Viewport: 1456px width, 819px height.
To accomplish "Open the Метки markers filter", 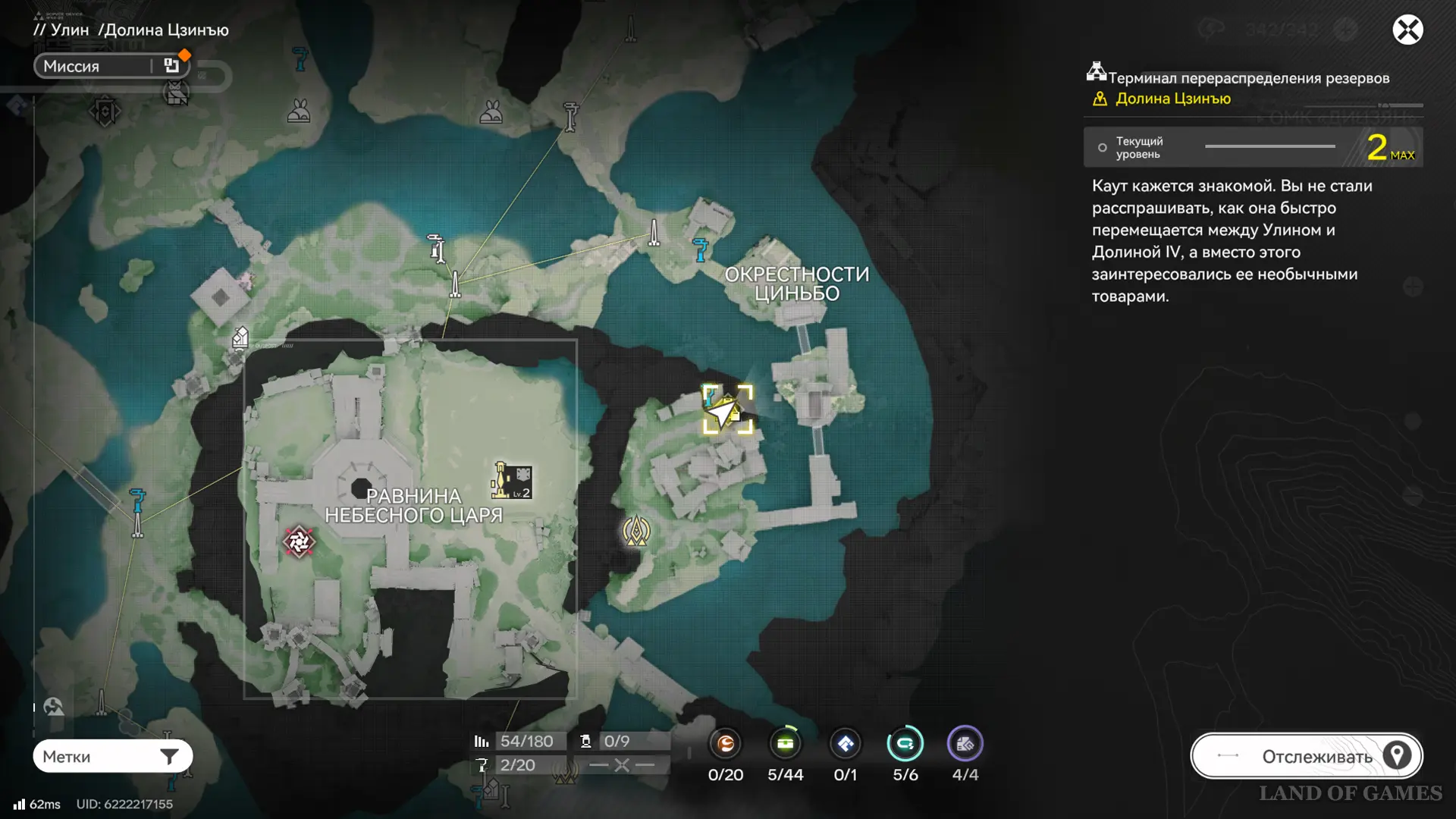I will coord(112,756).
